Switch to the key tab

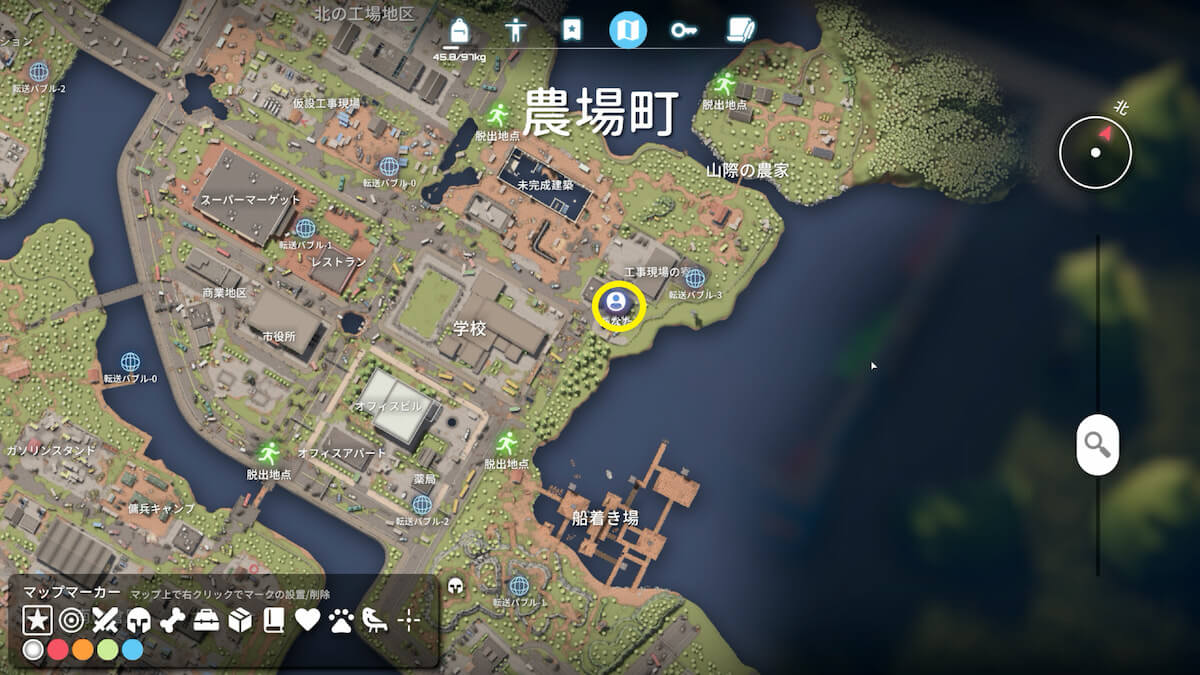click(684, 30)
